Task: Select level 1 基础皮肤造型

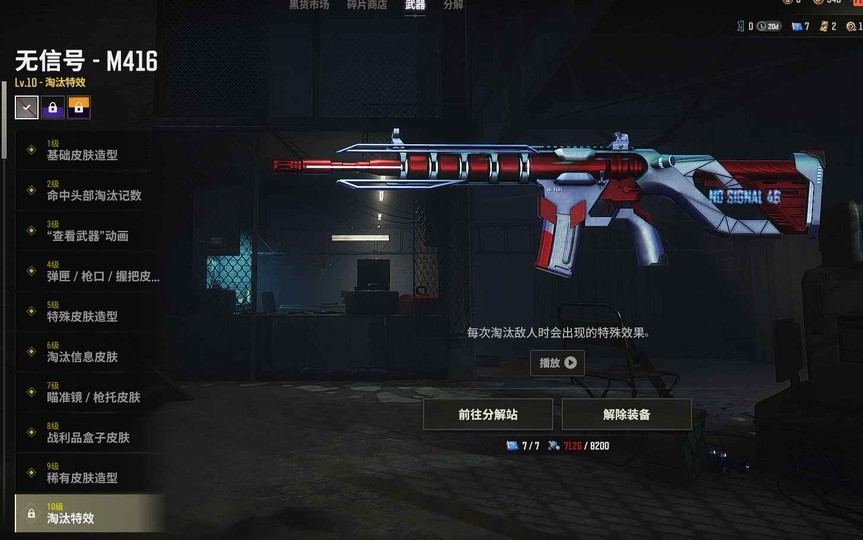Action: coord(82,155)
